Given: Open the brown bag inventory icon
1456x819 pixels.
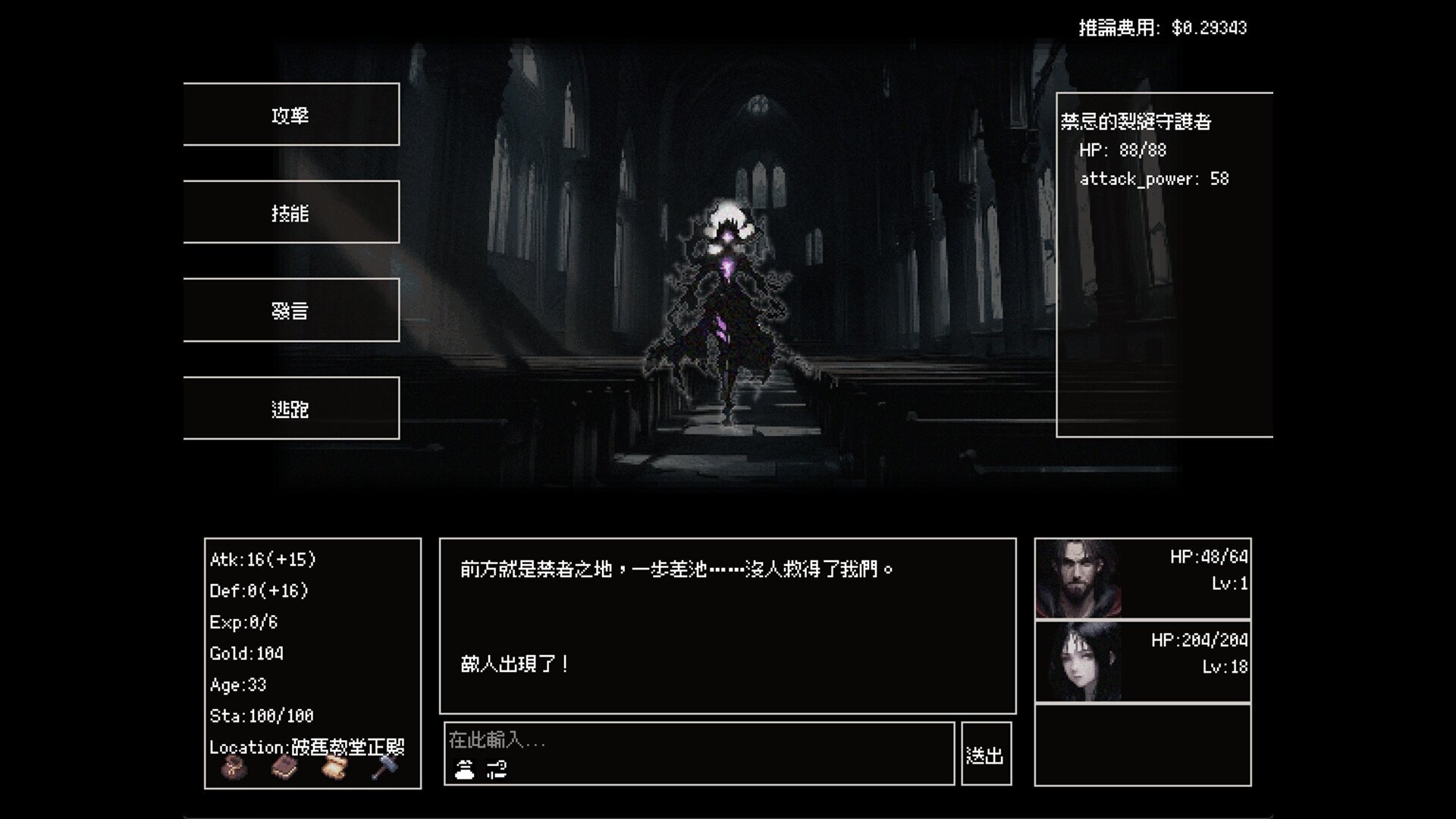Looking at the screenshot, I should 234,768.
